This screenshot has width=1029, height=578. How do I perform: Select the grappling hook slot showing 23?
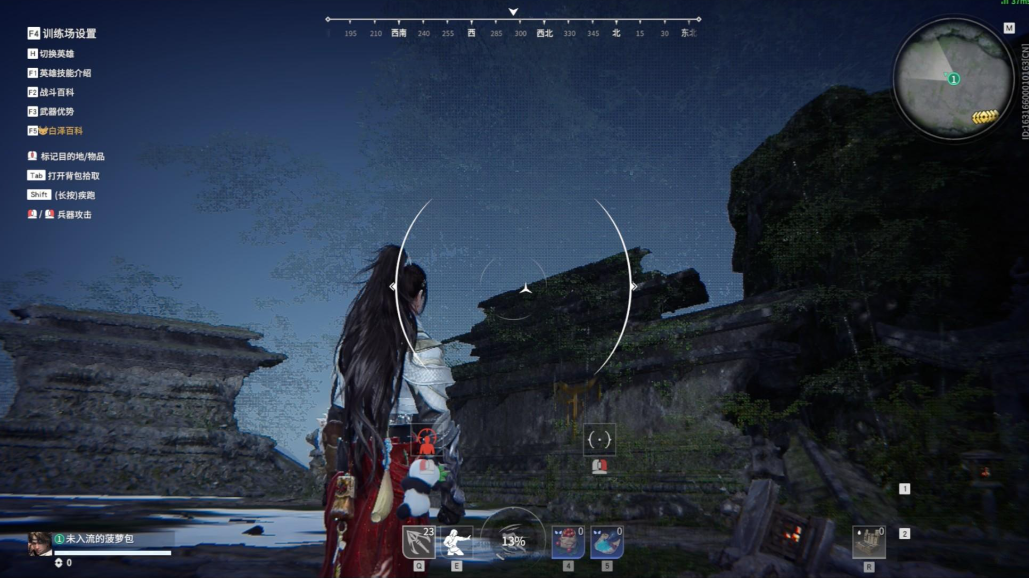418,542
